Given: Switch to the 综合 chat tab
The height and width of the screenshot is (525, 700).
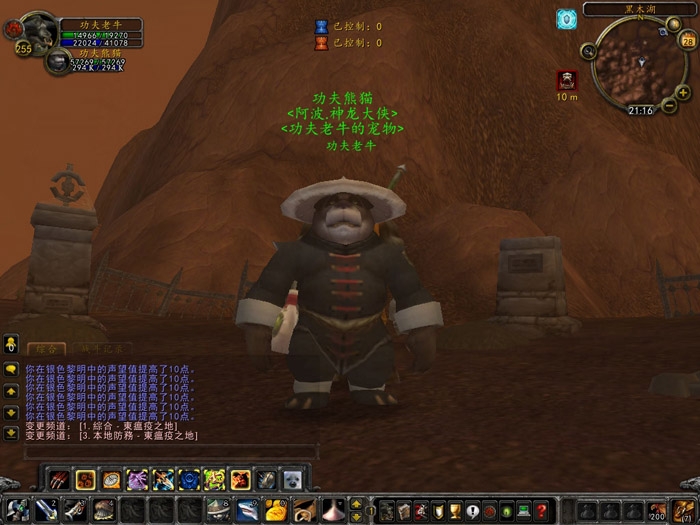Looking at the screenshot, I should [x=47, y=349].
